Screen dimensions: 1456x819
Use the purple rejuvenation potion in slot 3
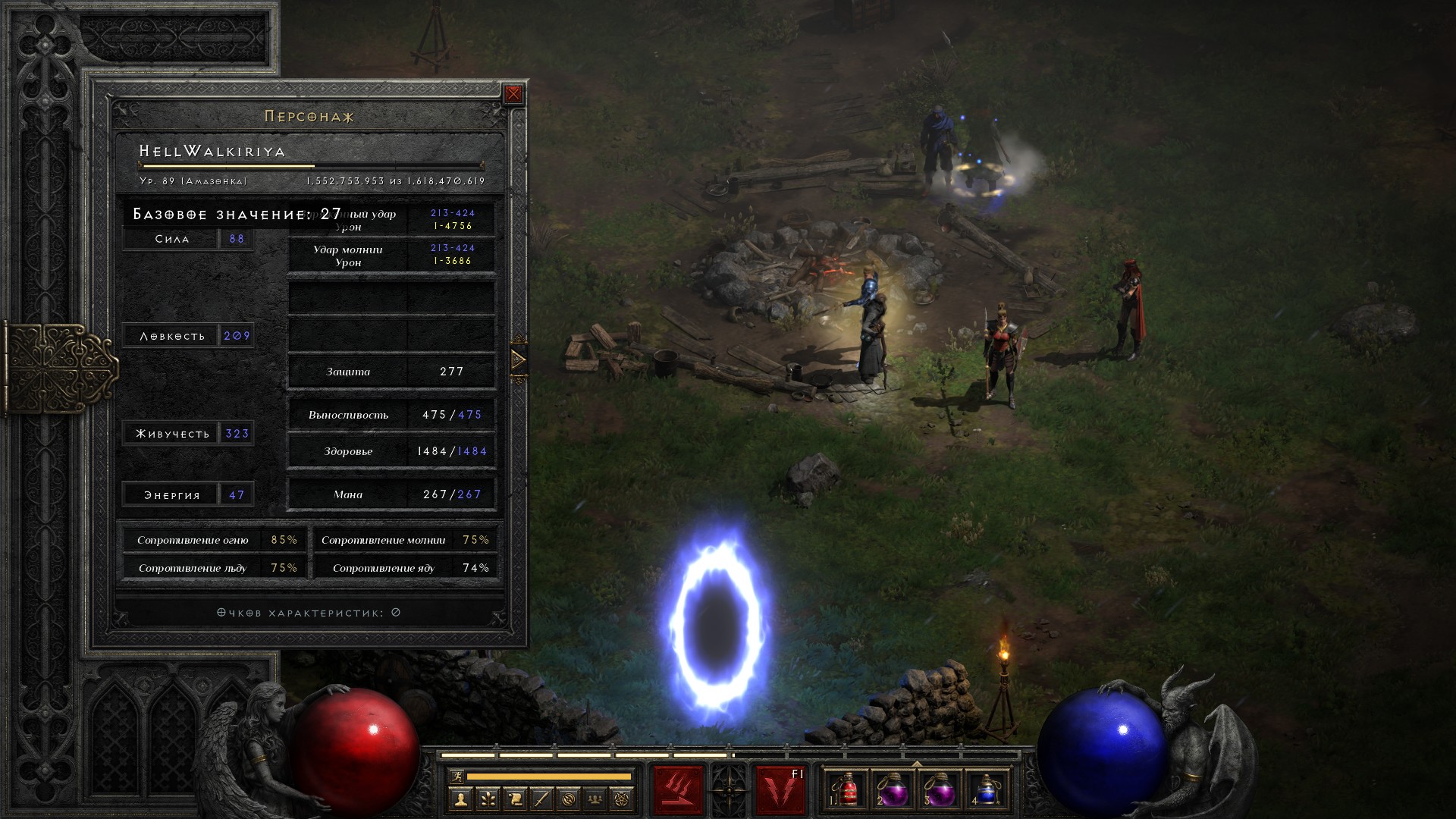[x=940, y=790]
